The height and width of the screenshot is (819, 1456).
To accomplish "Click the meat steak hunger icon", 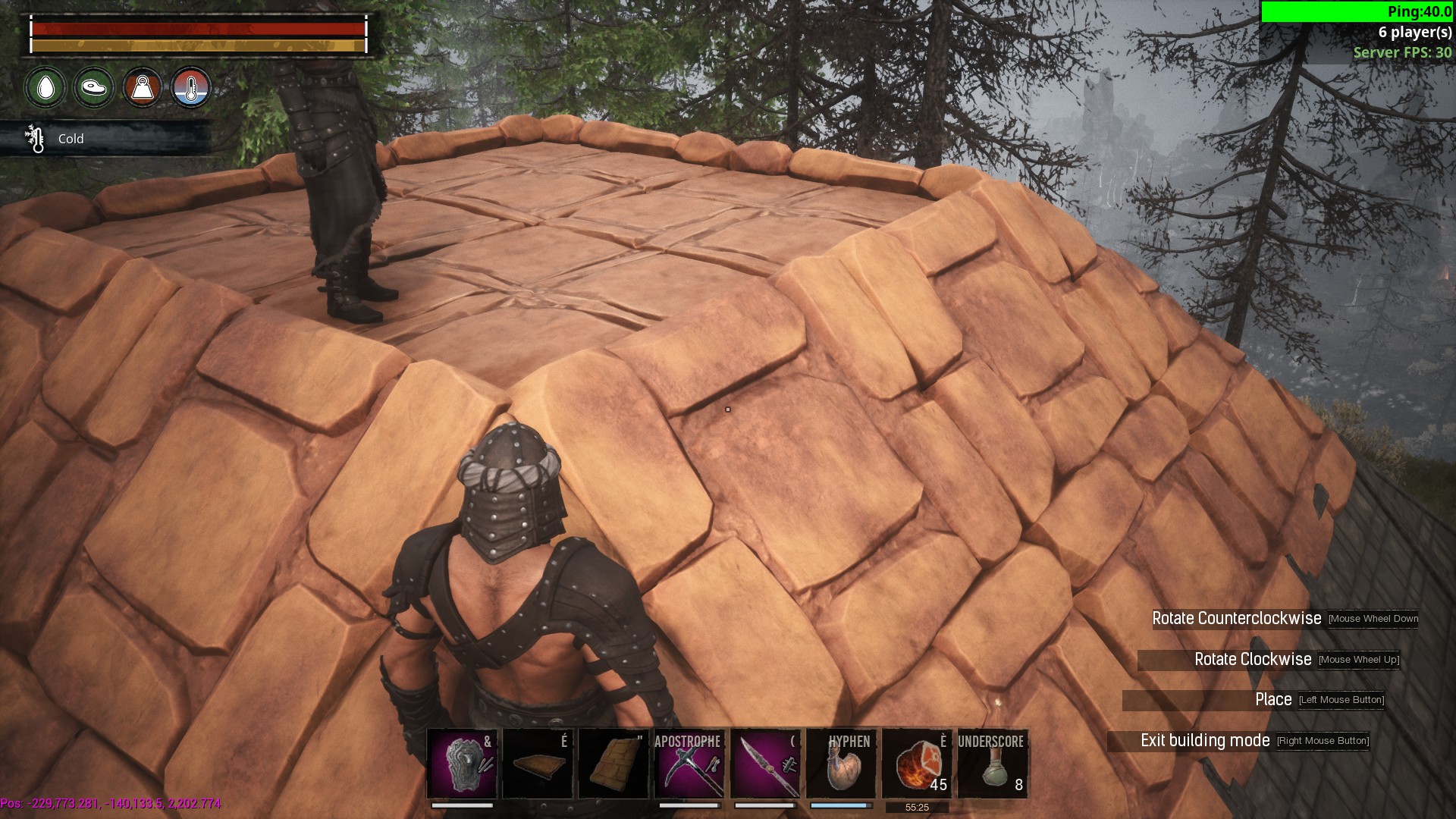I will pyautogui.click(x=94, y=88).
